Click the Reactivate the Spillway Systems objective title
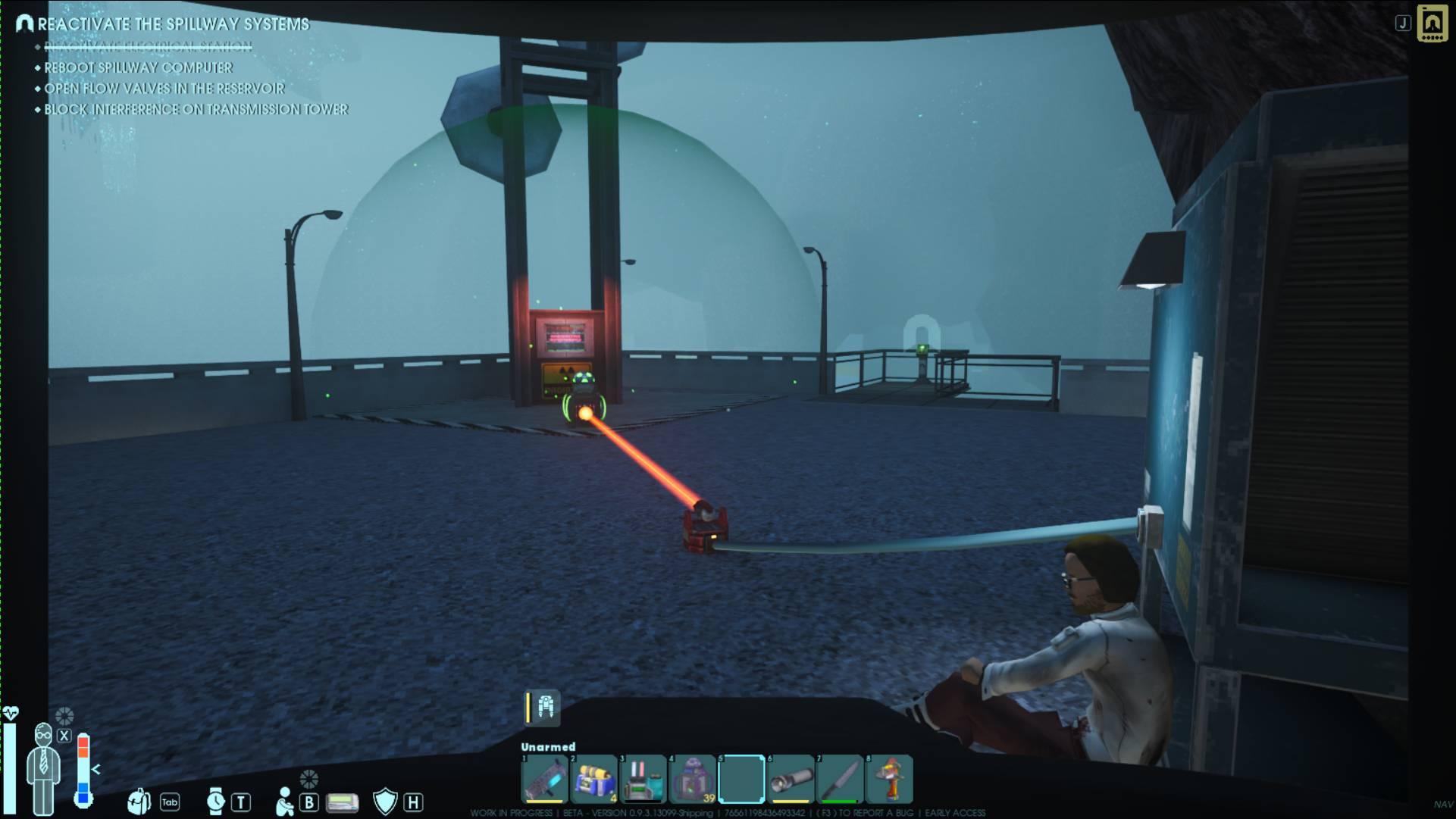Screen dimensions: 1456x819 173,24
